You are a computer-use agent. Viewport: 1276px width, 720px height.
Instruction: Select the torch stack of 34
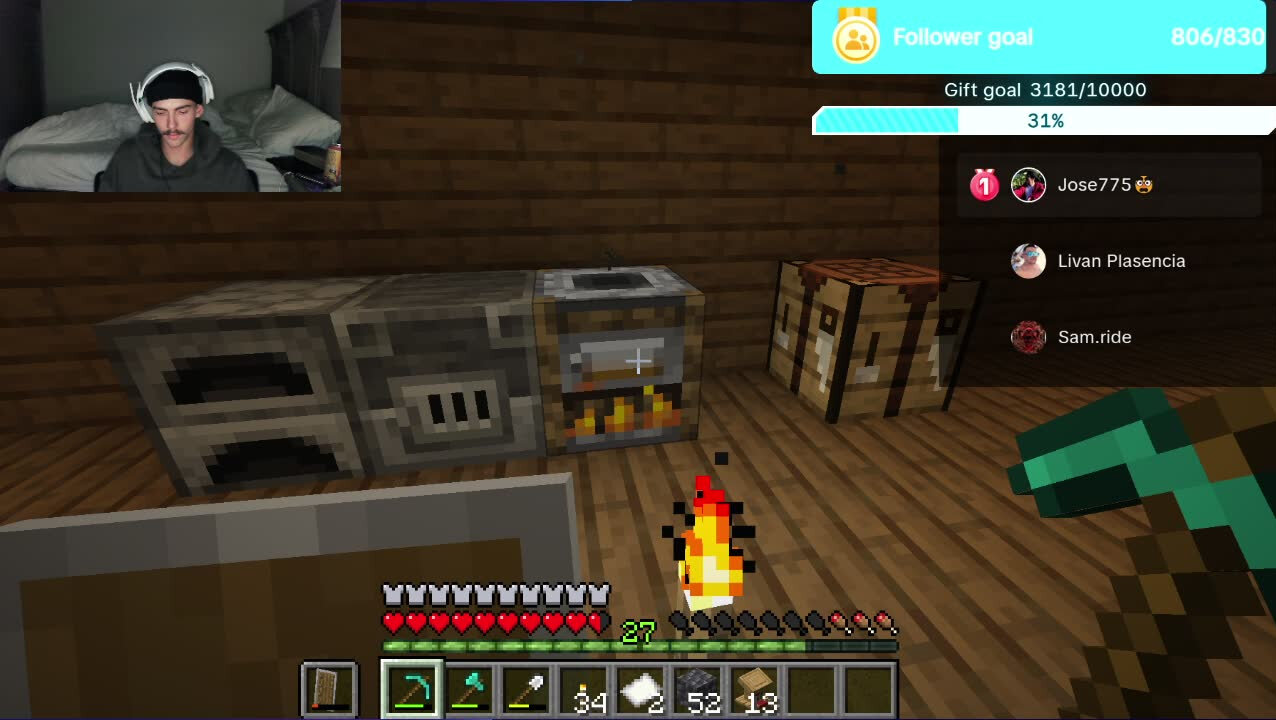point(583,689)
